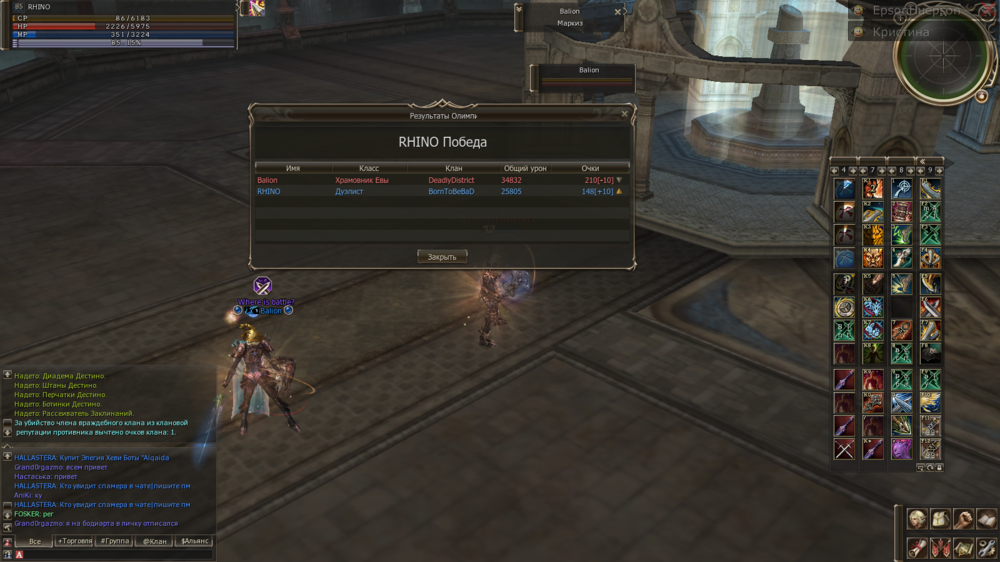
Task: Sort results by the Общий урон column
Action: (525, 168)
